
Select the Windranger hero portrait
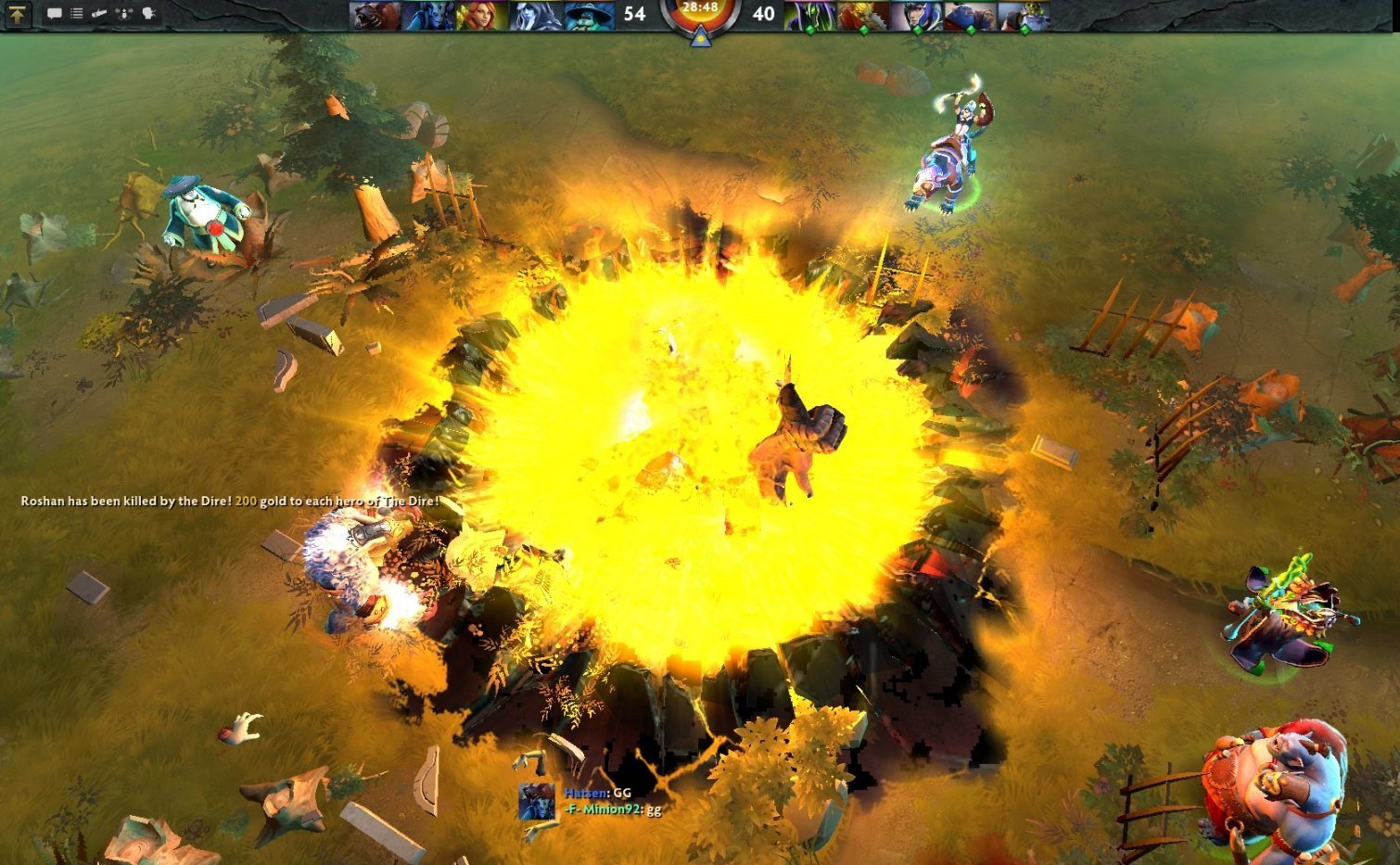[482, 15]
